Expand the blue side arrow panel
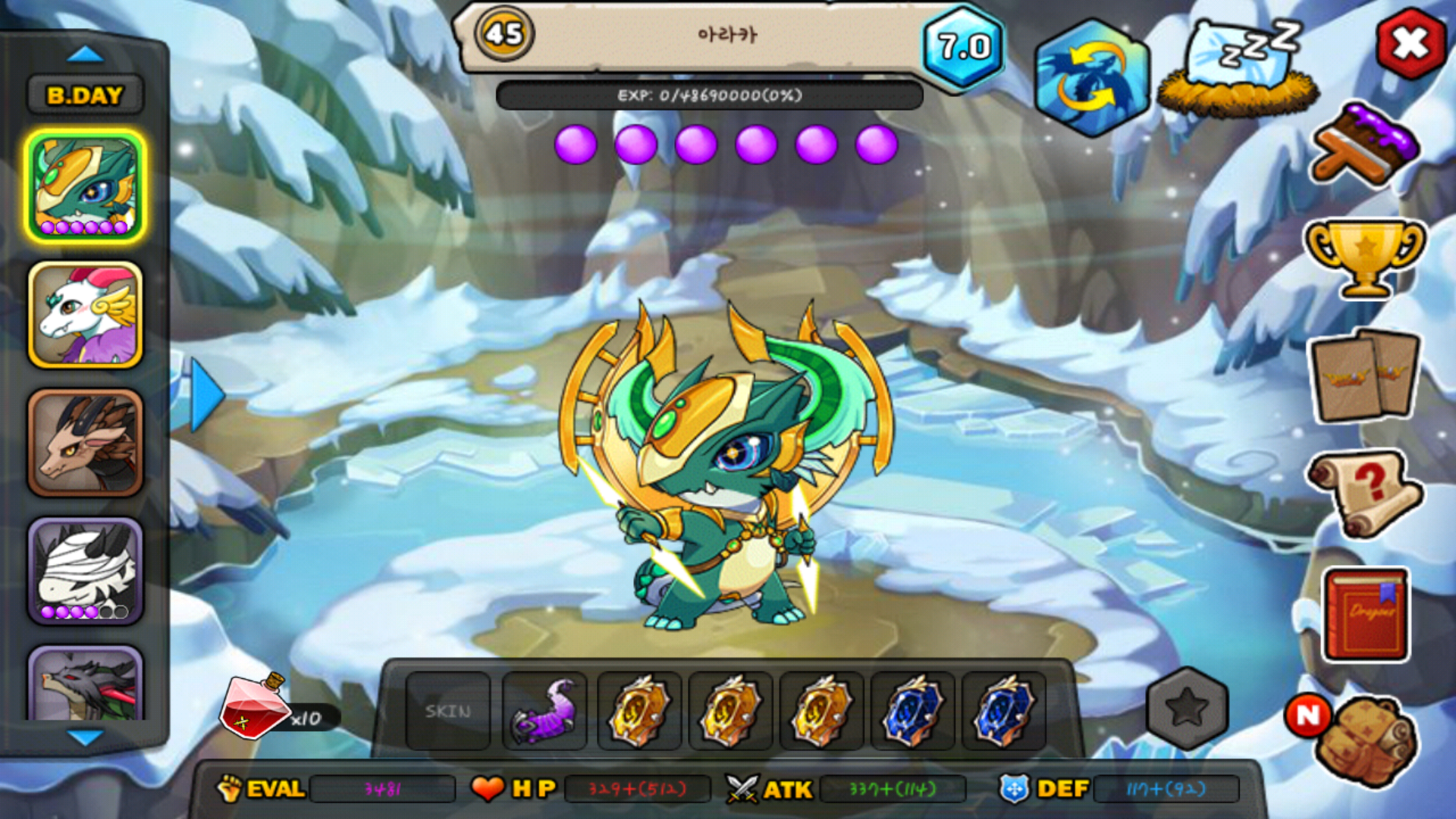The height and width of the screenshot is (819, 1456). (206, 395)
